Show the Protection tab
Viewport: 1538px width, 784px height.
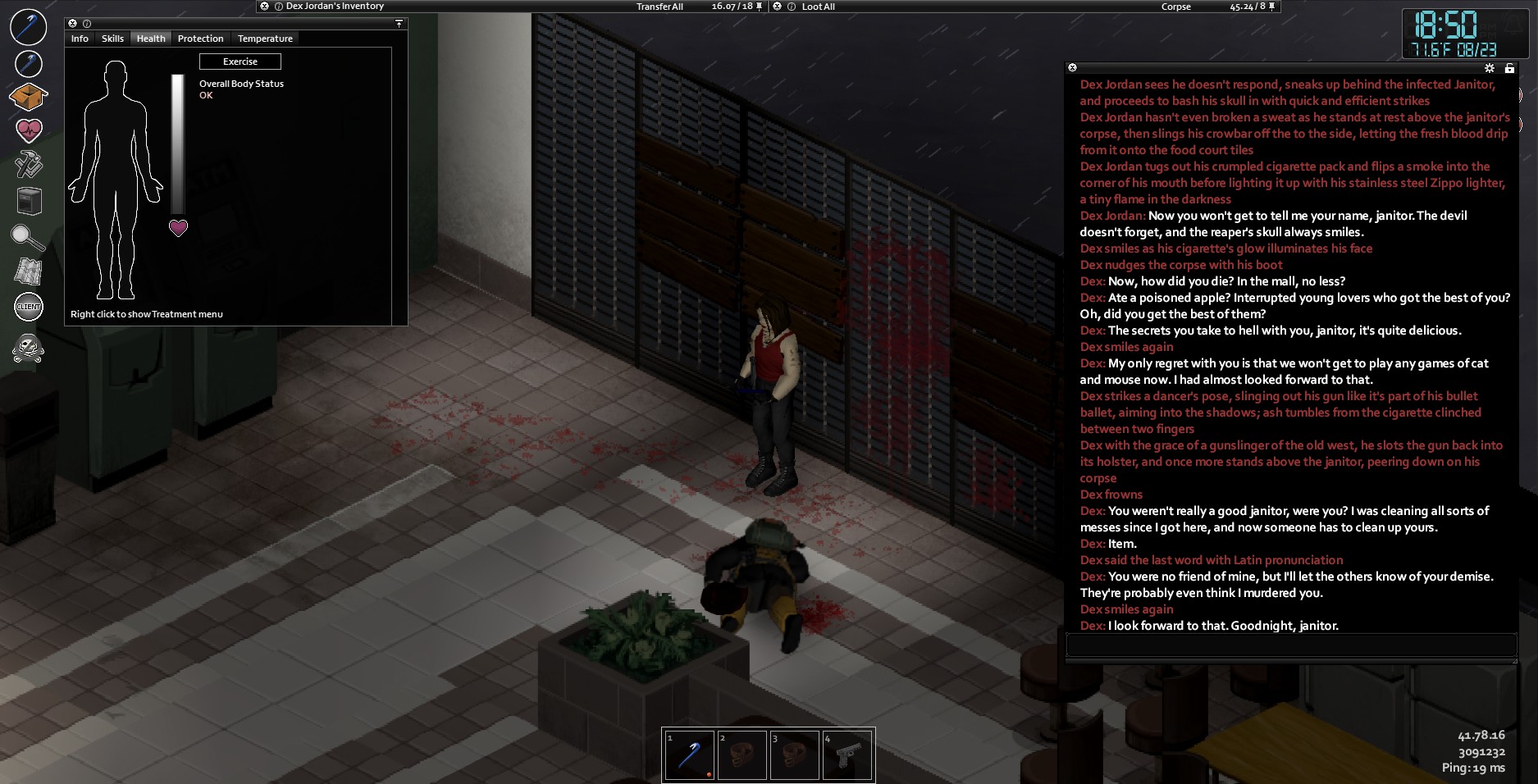200,39
